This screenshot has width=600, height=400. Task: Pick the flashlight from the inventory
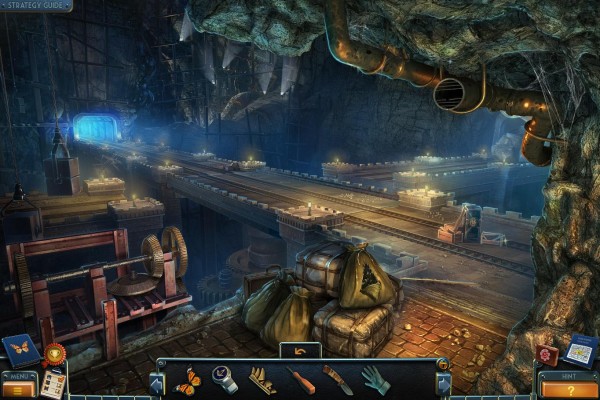coord(226,380)
